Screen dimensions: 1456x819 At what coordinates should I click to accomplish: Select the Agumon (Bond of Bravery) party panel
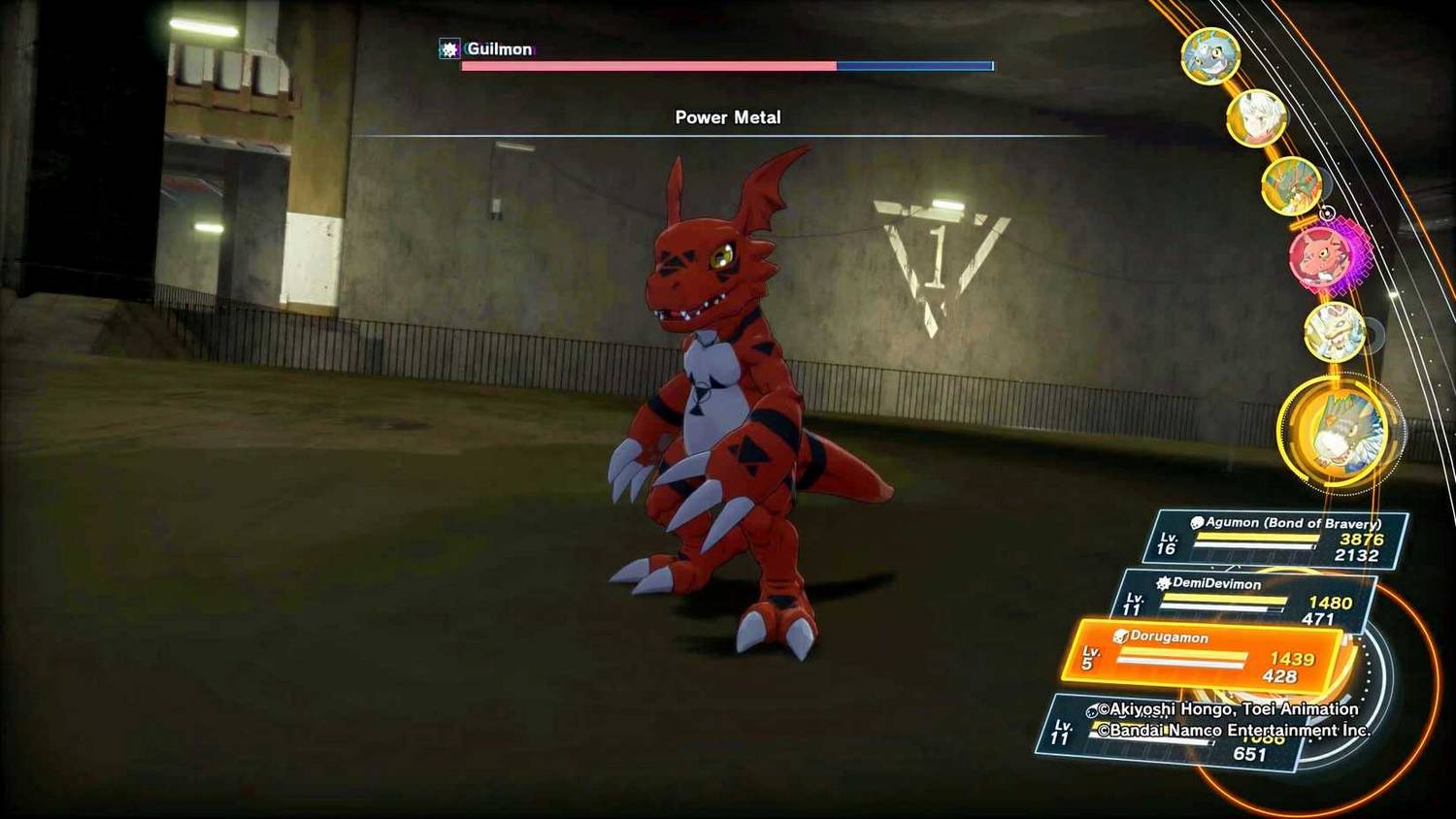pyautogui.click(x=1276, y=540)
